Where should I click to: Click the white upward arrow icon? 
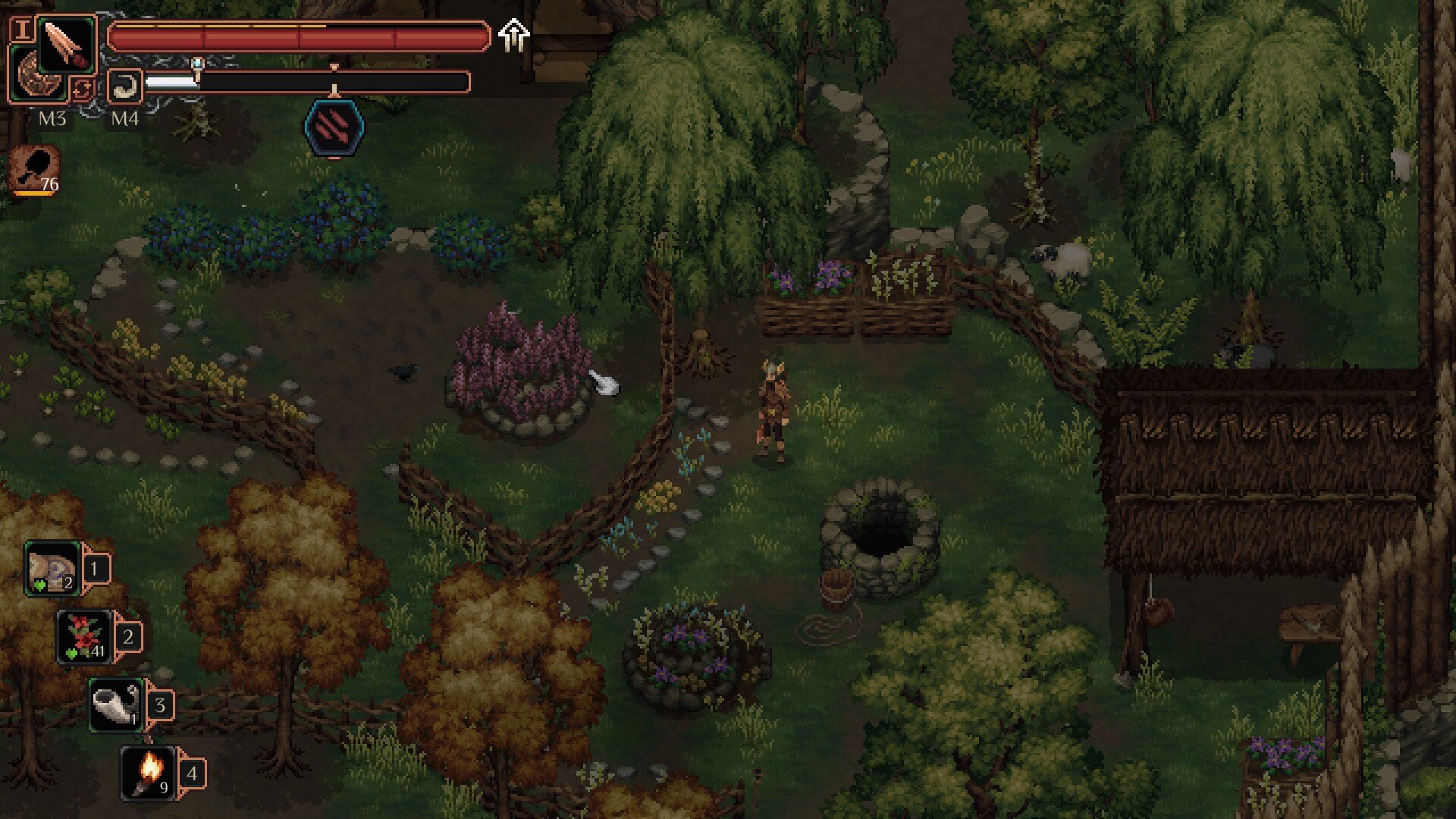[x=514, y=36]
